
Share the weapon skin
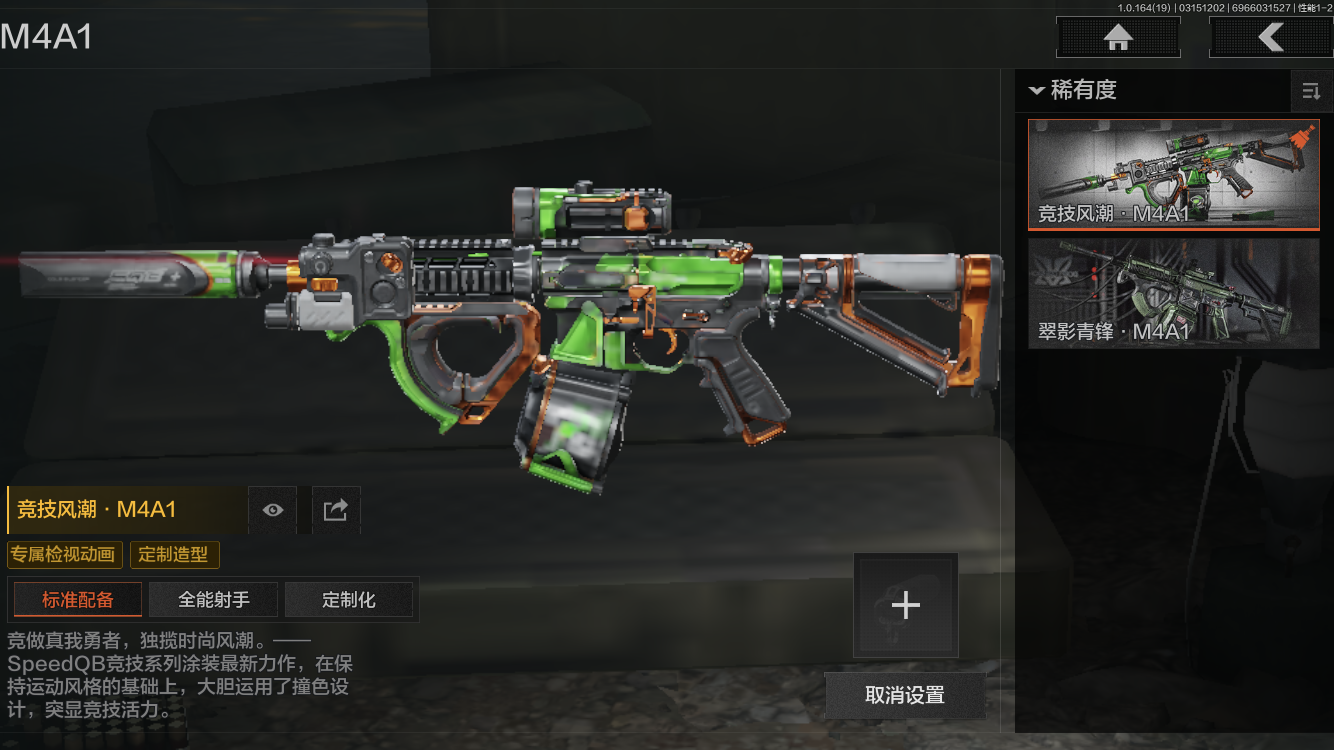(335, 510)
